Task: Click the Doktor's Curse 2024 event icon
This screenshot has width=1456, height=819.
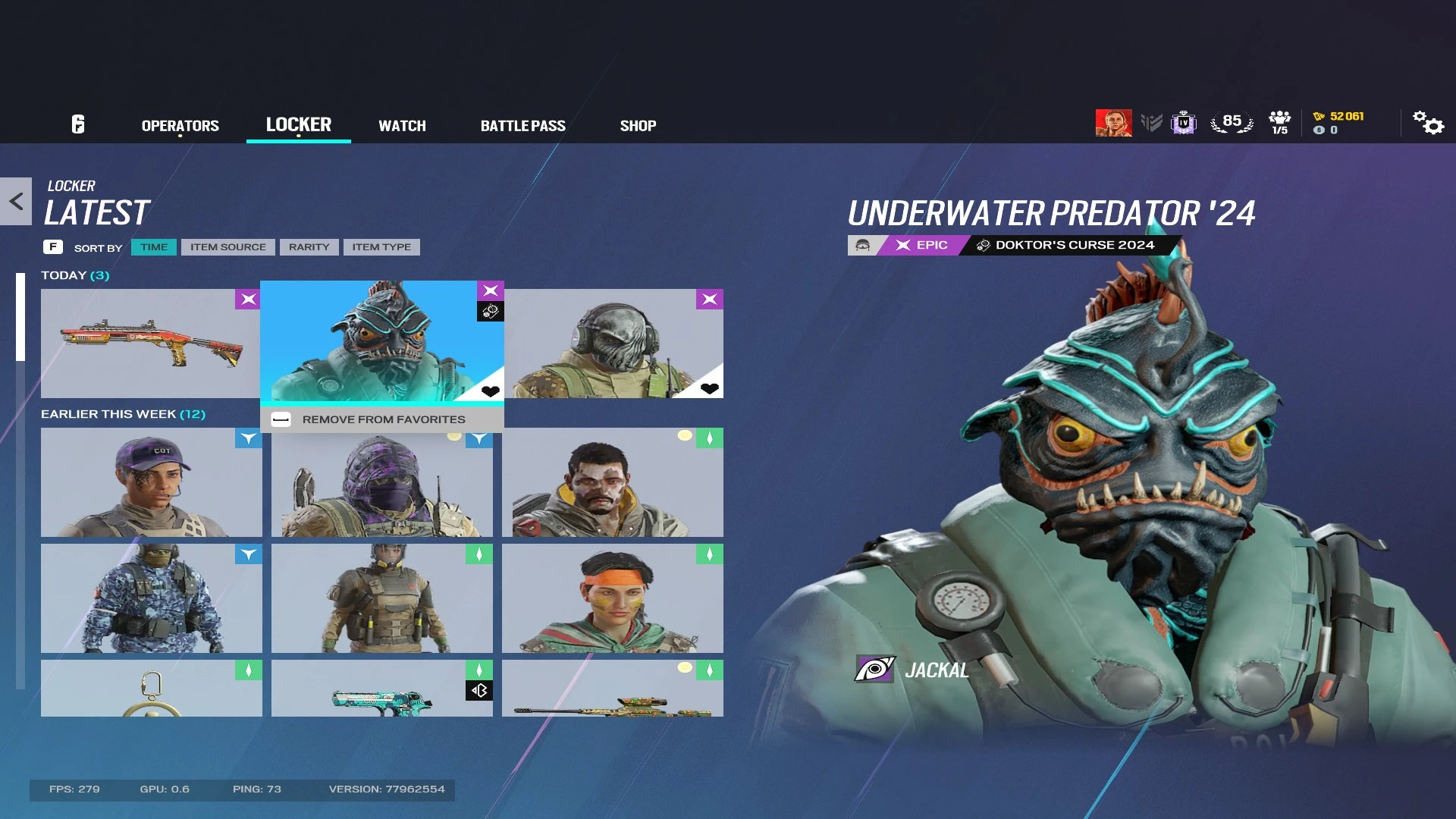Action: [x=984, y=244]
